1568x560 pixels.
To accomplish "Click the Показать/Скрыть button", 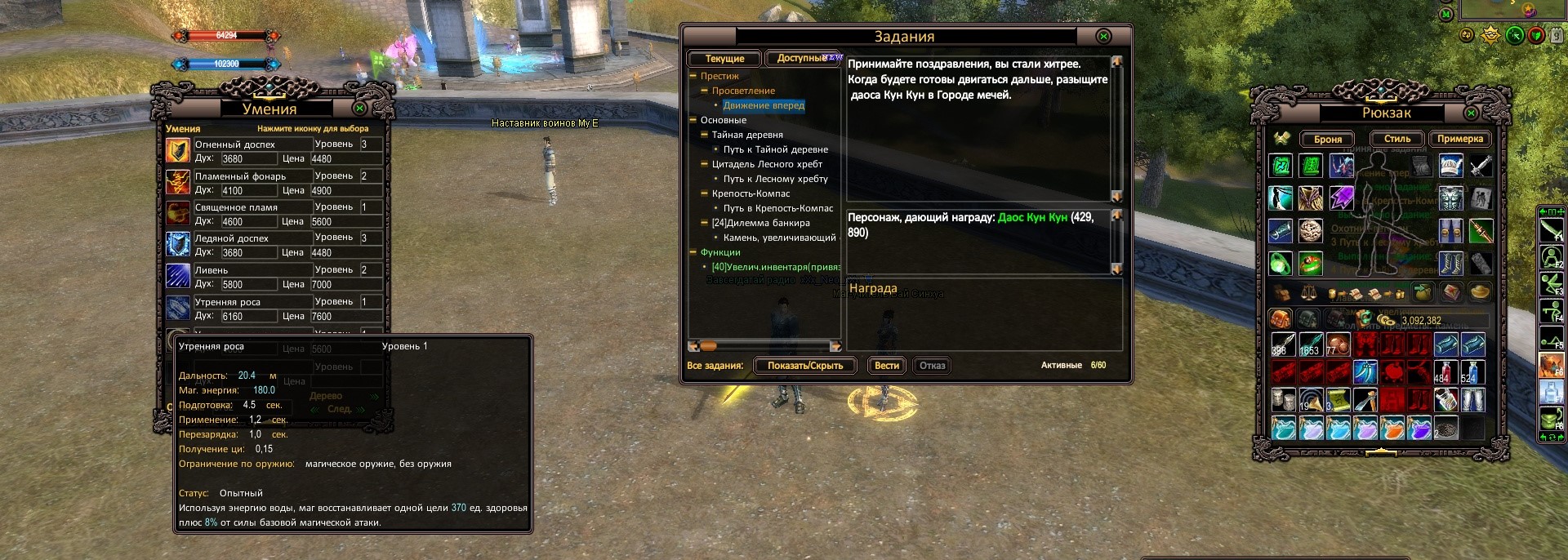I will (804, 366).
